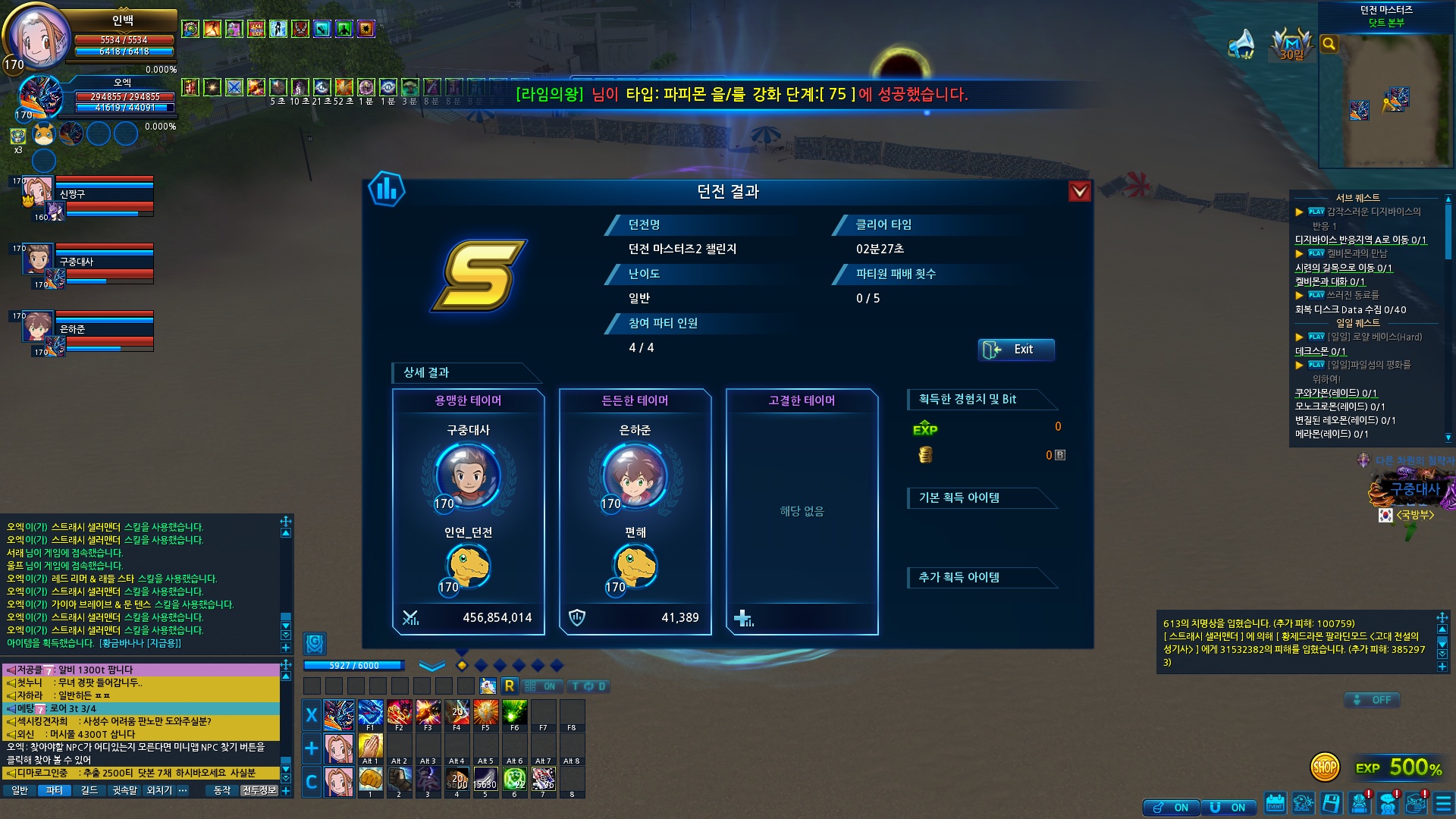Open the megaphone announcement icon

coord(1242,44)
